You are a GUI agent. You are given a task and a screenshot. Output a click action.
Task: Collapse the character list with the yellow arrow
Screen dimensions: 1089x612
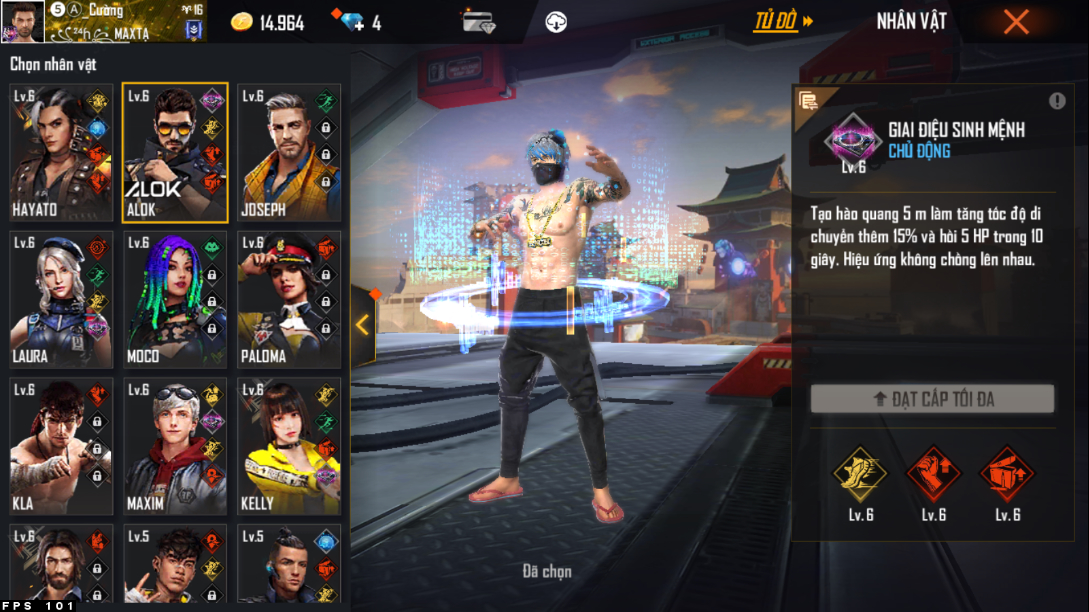click(x=362, y=325)
